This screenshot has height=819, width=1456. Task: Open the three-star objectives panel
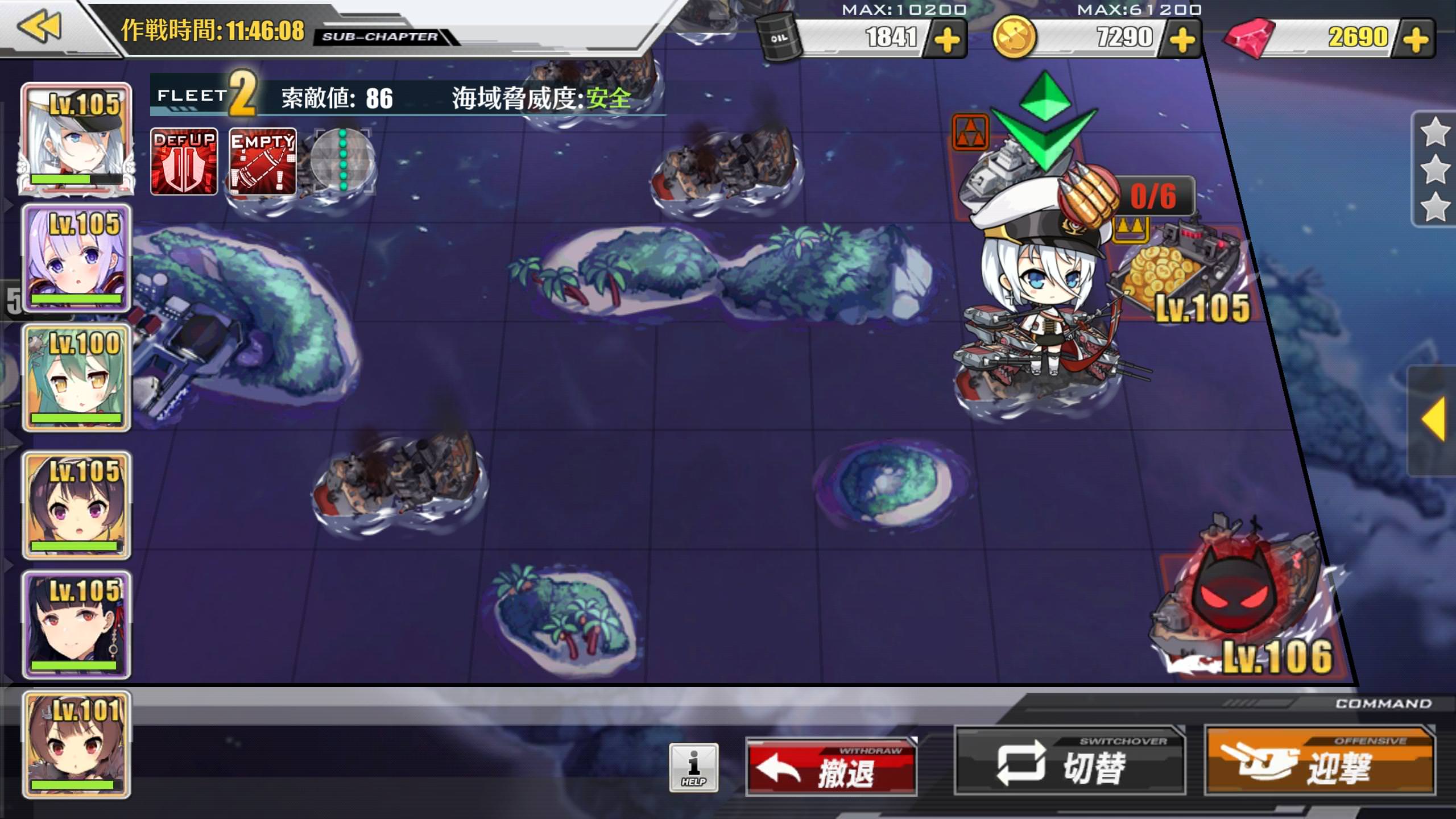click(x=1434, y=169)
